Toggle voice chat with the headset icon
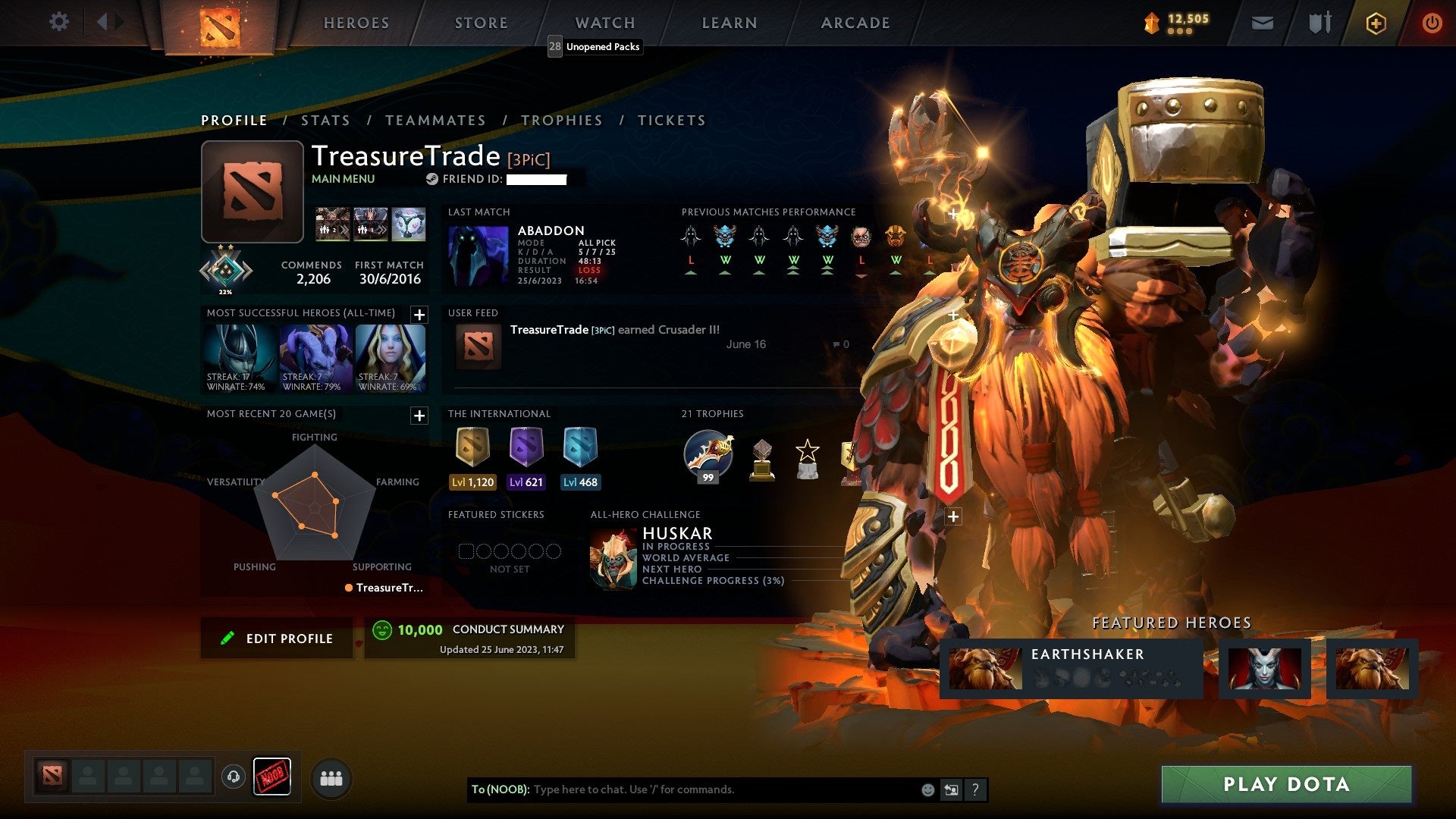The height and width of the screenshot is (819, 1456). [x=234, y=777]
